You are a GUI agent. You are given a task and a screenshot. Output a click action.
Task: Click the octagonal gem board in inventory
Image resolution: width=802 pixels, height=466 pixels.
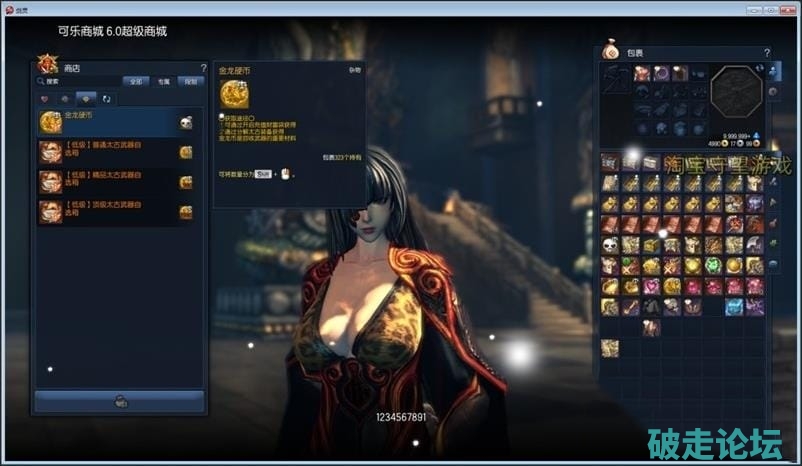point(736,95)
